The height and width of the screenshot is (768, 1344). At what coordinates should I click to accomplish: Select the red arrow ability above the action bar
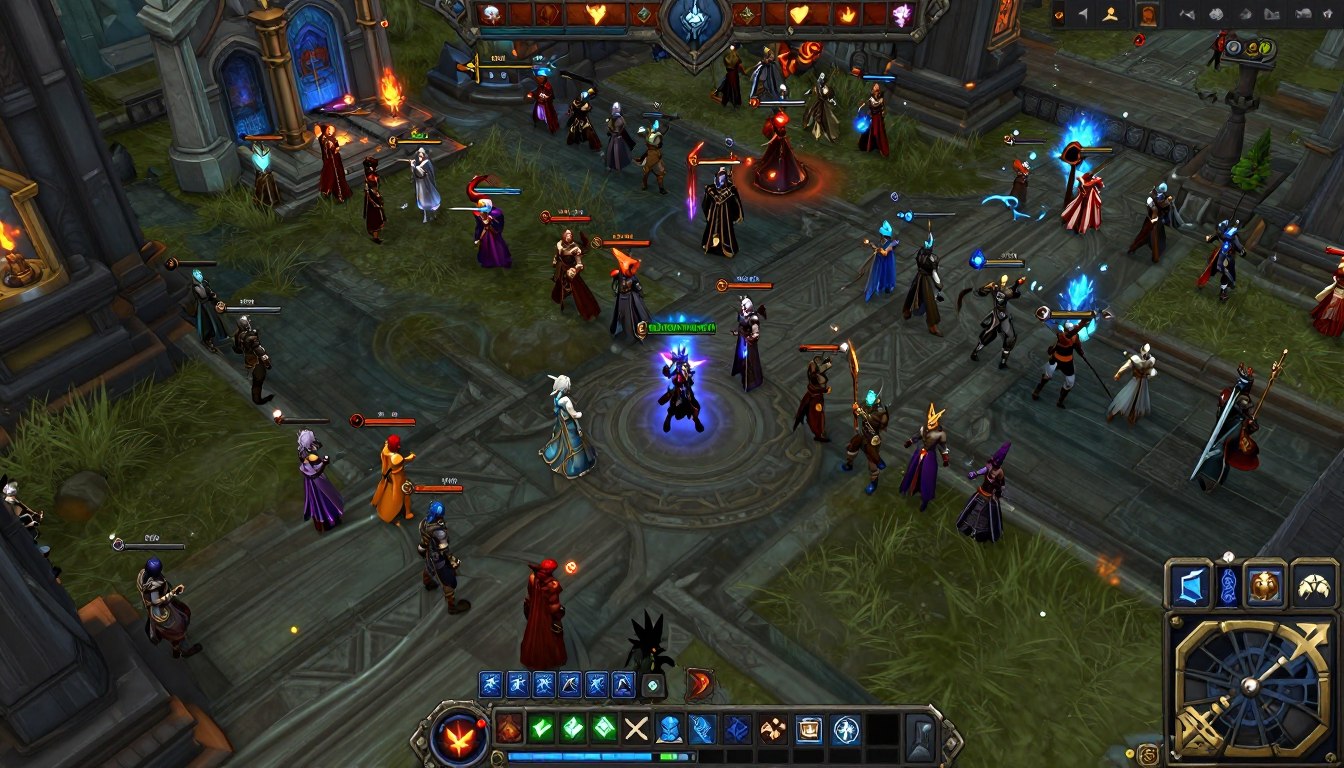[x=700, y=684]
